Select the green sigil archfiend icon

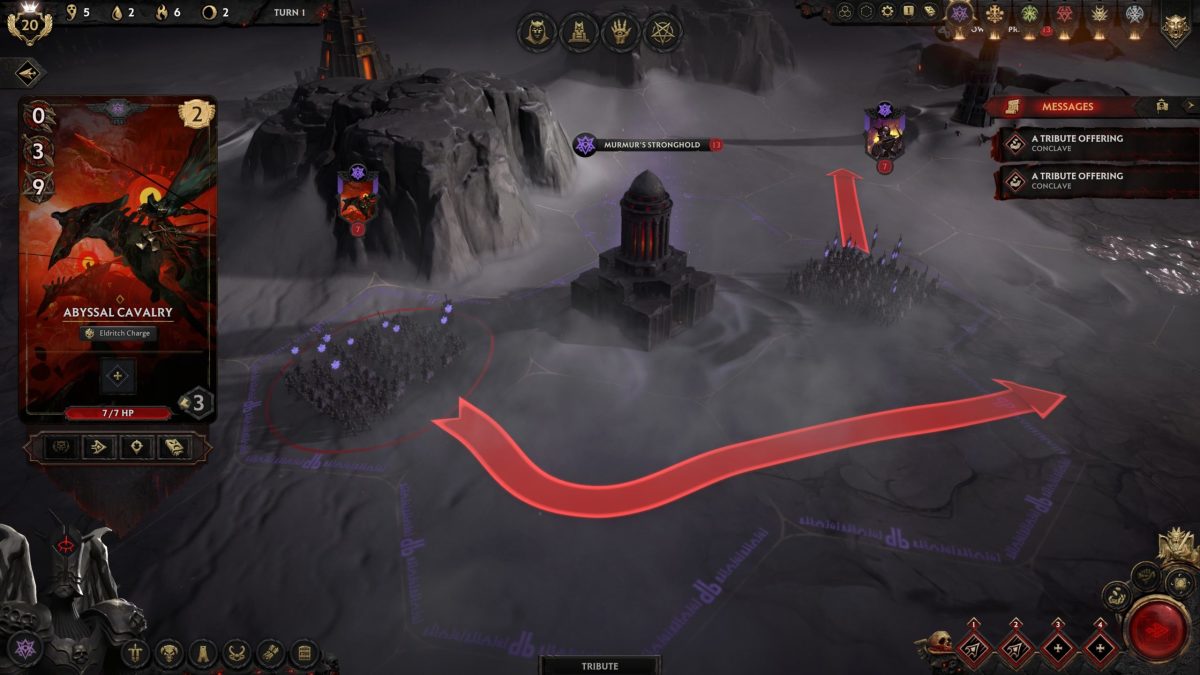pos(1028,14)
